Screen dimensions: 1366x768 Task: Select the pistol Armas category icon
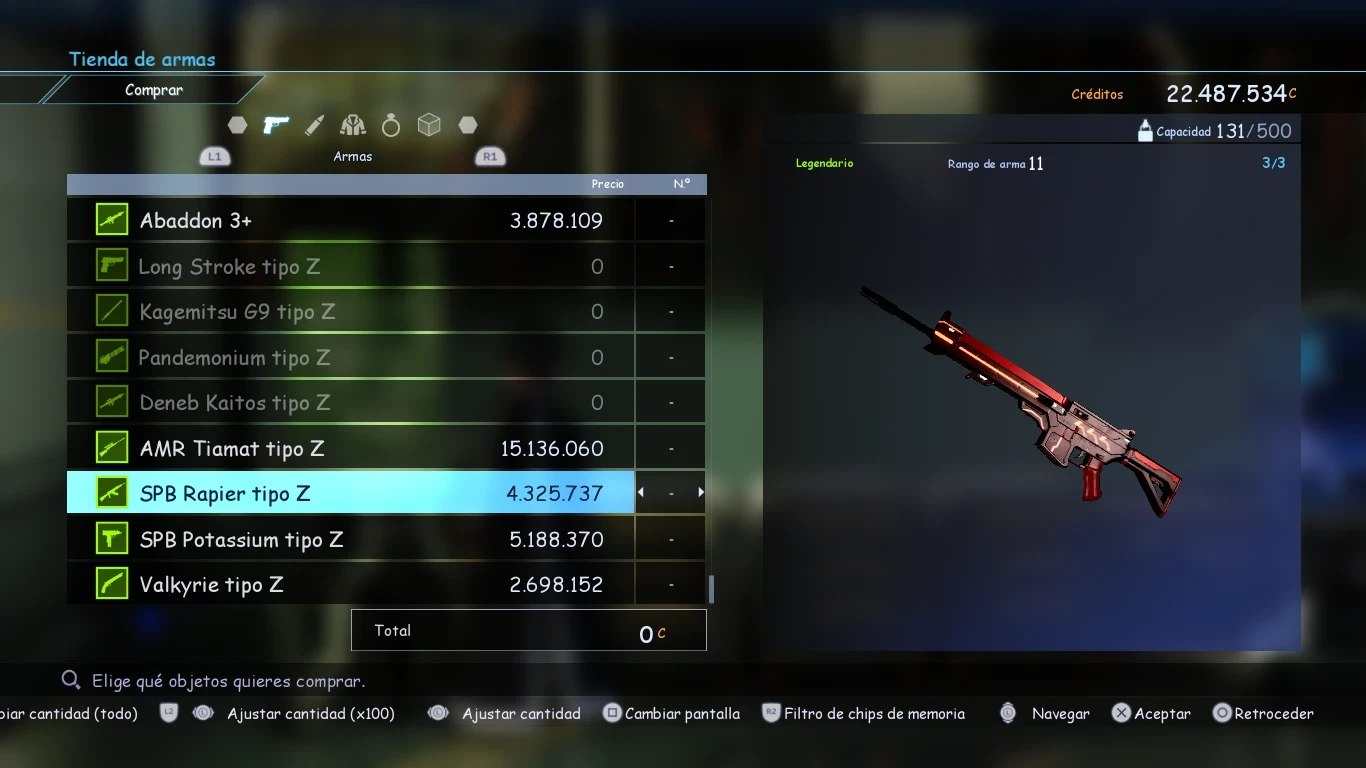(x=276, y=124)
